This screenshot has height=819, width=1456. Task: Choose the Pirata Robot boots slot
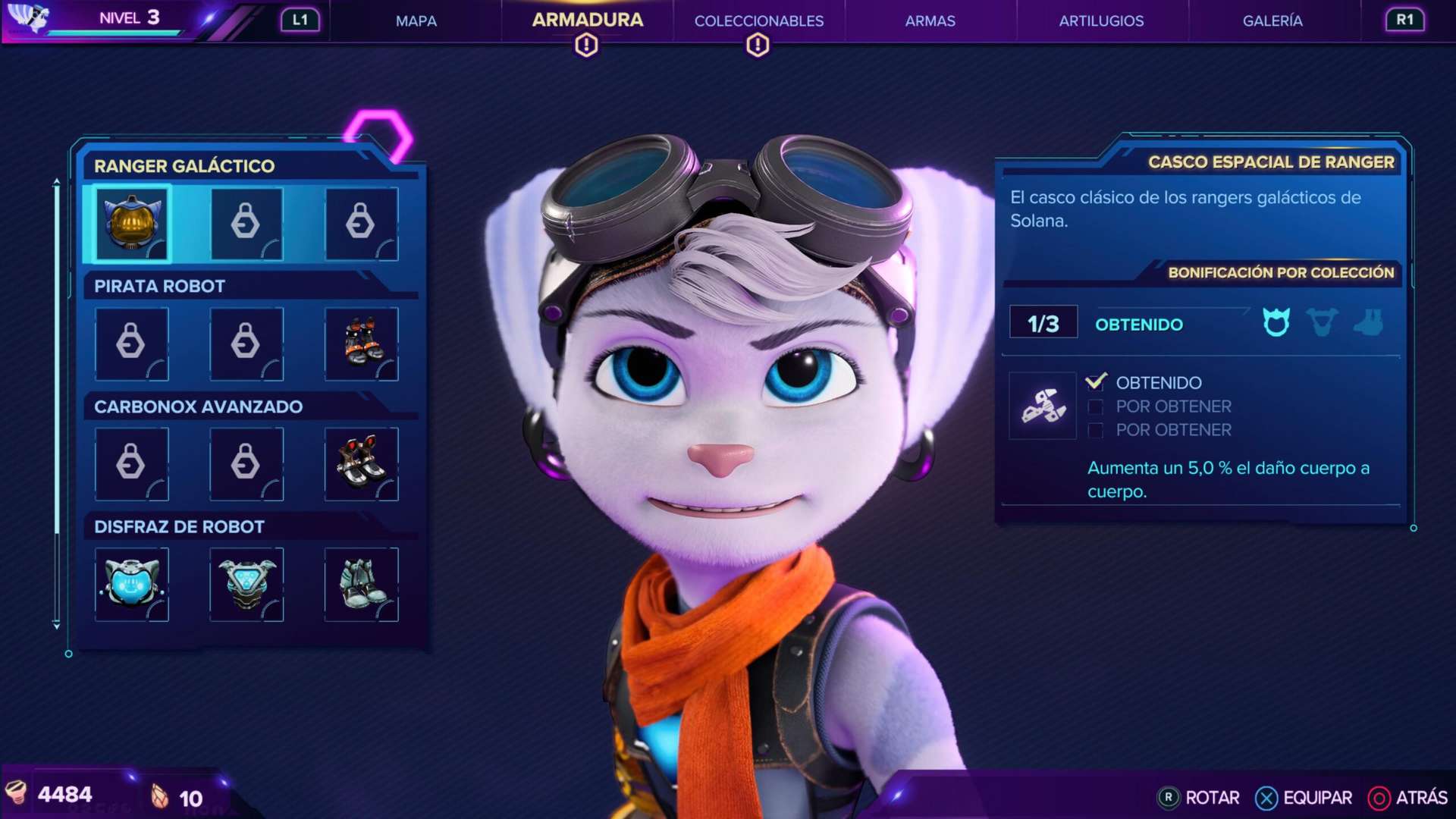pos(362,344)
